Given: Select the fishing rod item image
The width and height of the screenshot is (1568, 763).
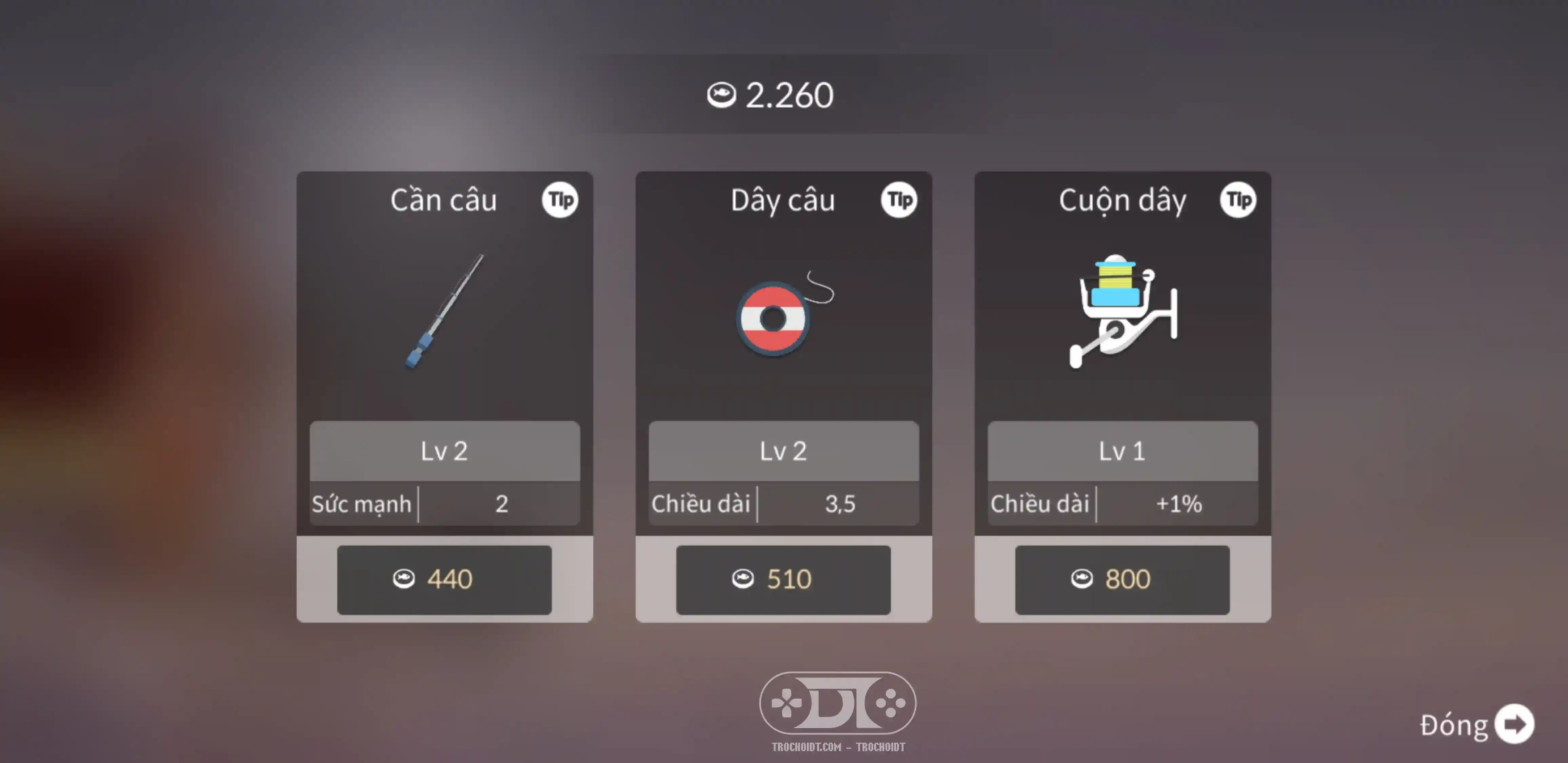Looking at the screenshot, I should (x=444, y=312).
